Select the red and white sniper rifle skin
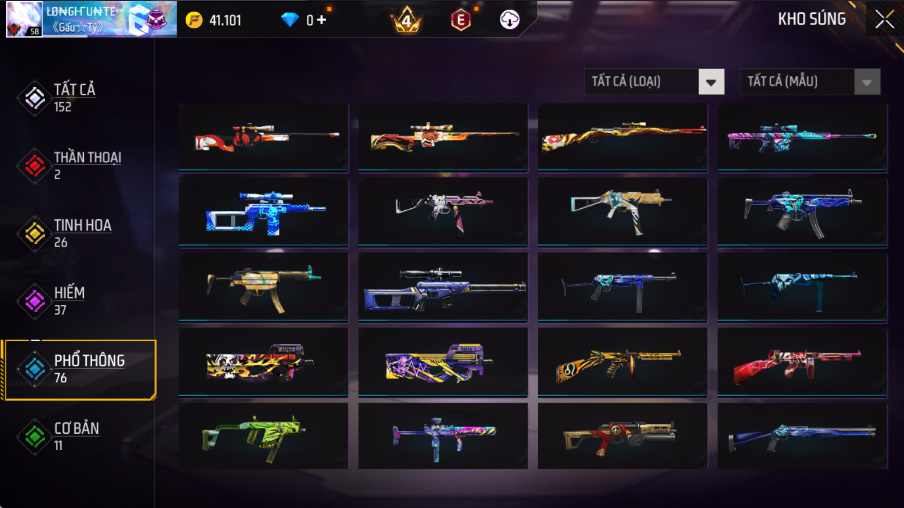Image resolution: width=904 pixels, height=508 pixels. pyautogui.click(x=264, y=137)
